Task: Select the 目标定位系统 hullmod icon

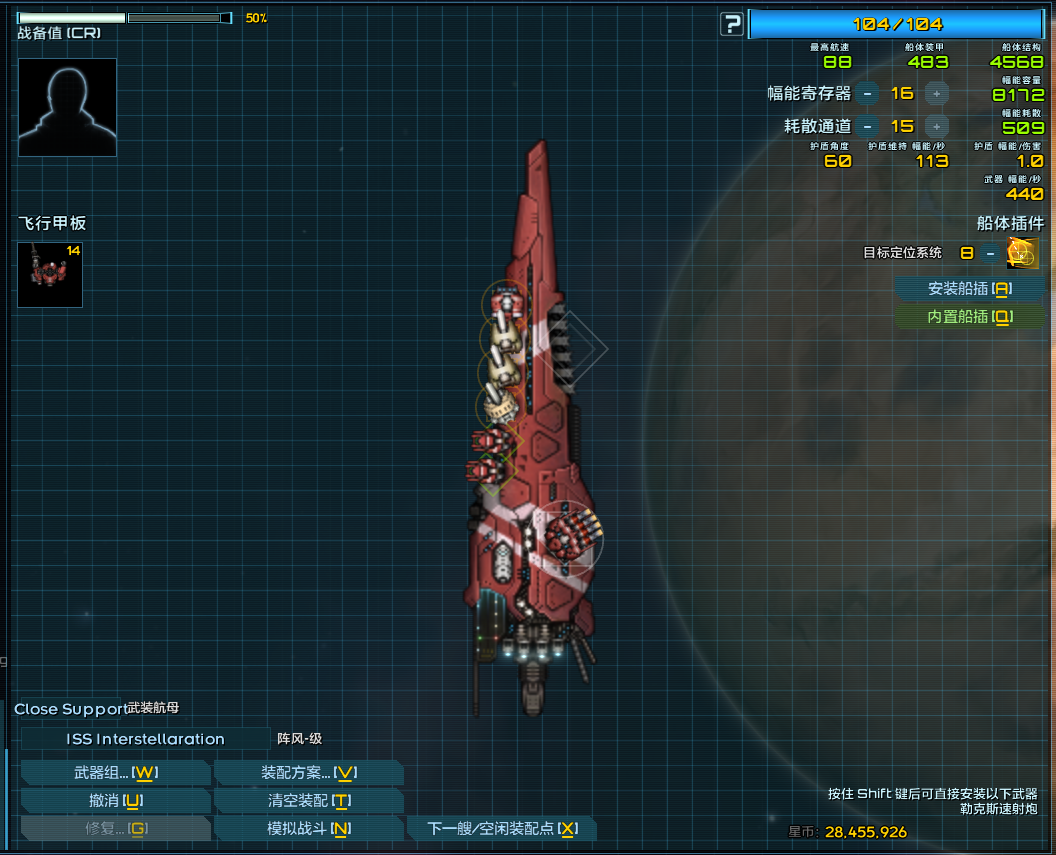Action: tap(1022, 253)
